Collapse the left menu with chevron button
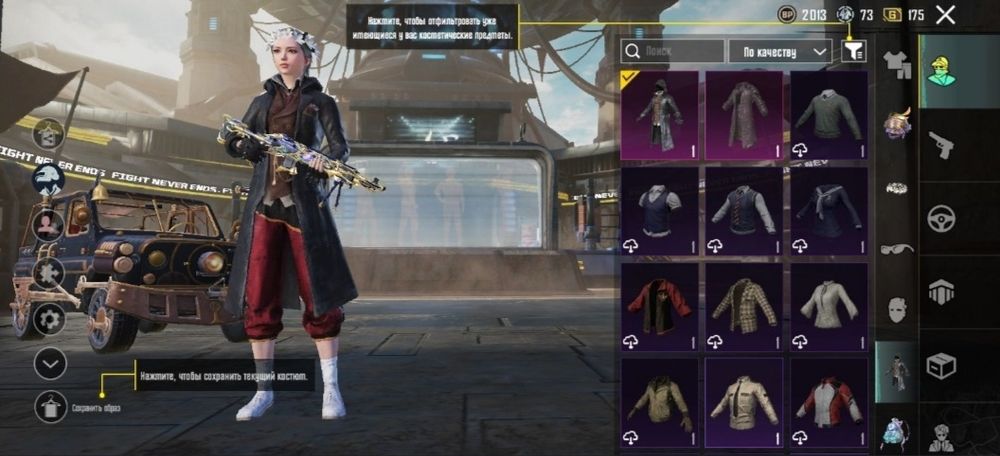Screen dimensions: 1000x456 click(51, 363)
